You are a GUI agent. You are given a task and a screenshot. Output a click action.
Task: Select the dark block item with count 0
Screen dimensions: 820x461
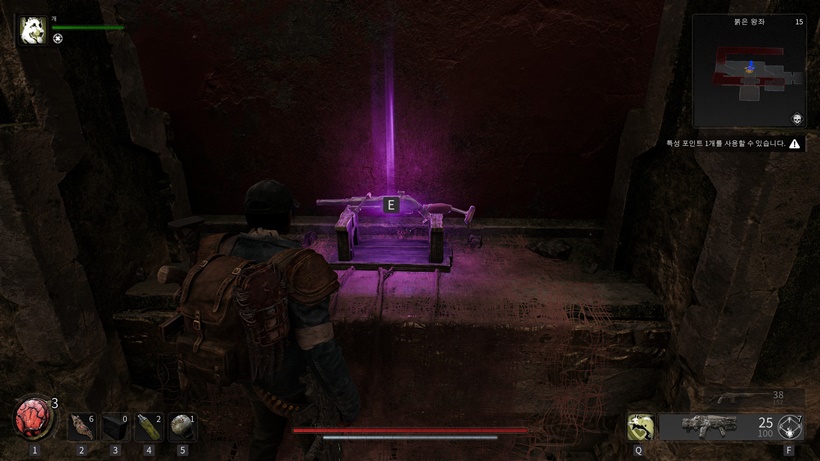pyautogui.click(x=115, y=426)
